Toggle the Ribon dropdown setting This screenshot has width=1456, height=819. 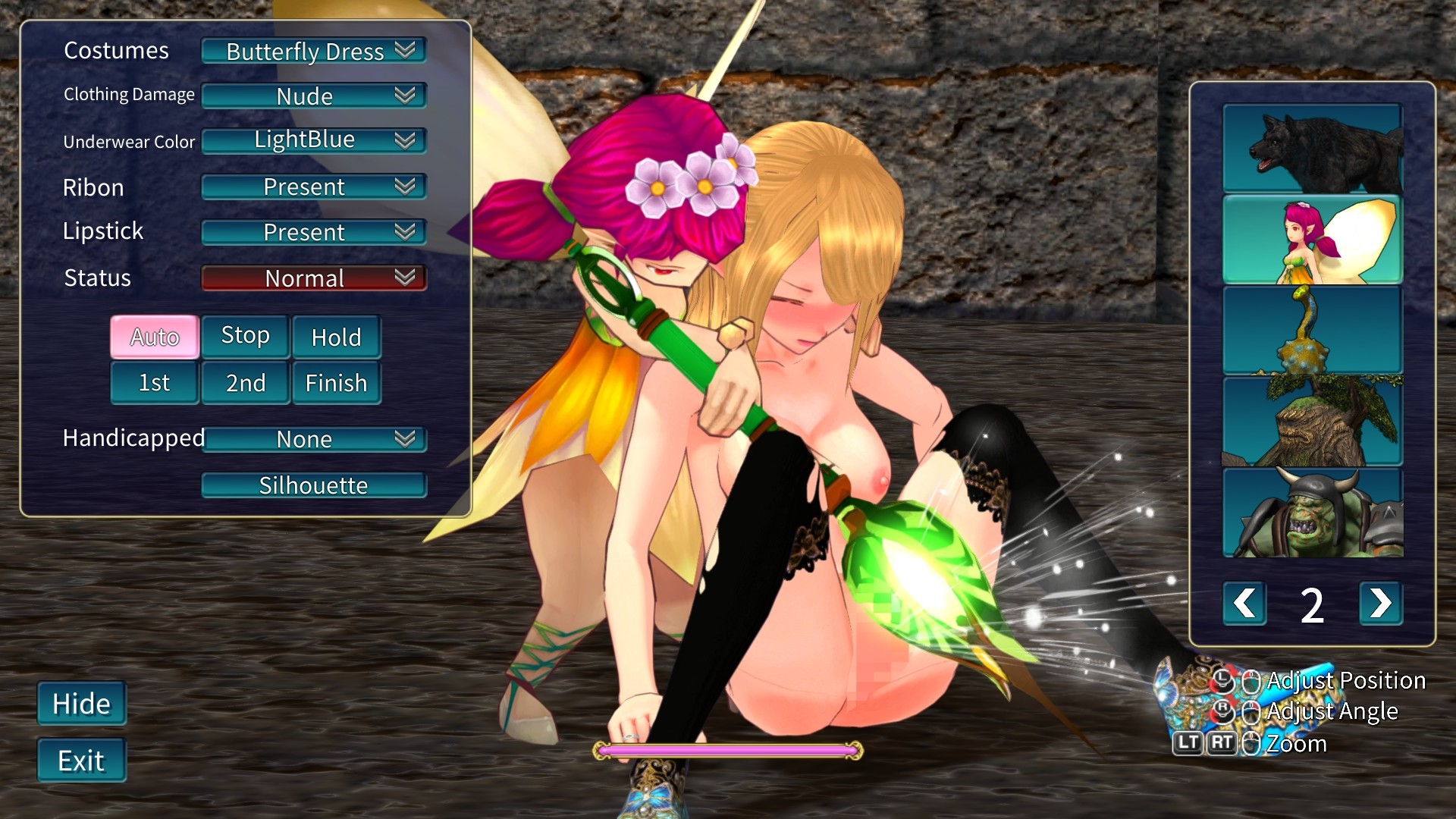pos(313,187)
